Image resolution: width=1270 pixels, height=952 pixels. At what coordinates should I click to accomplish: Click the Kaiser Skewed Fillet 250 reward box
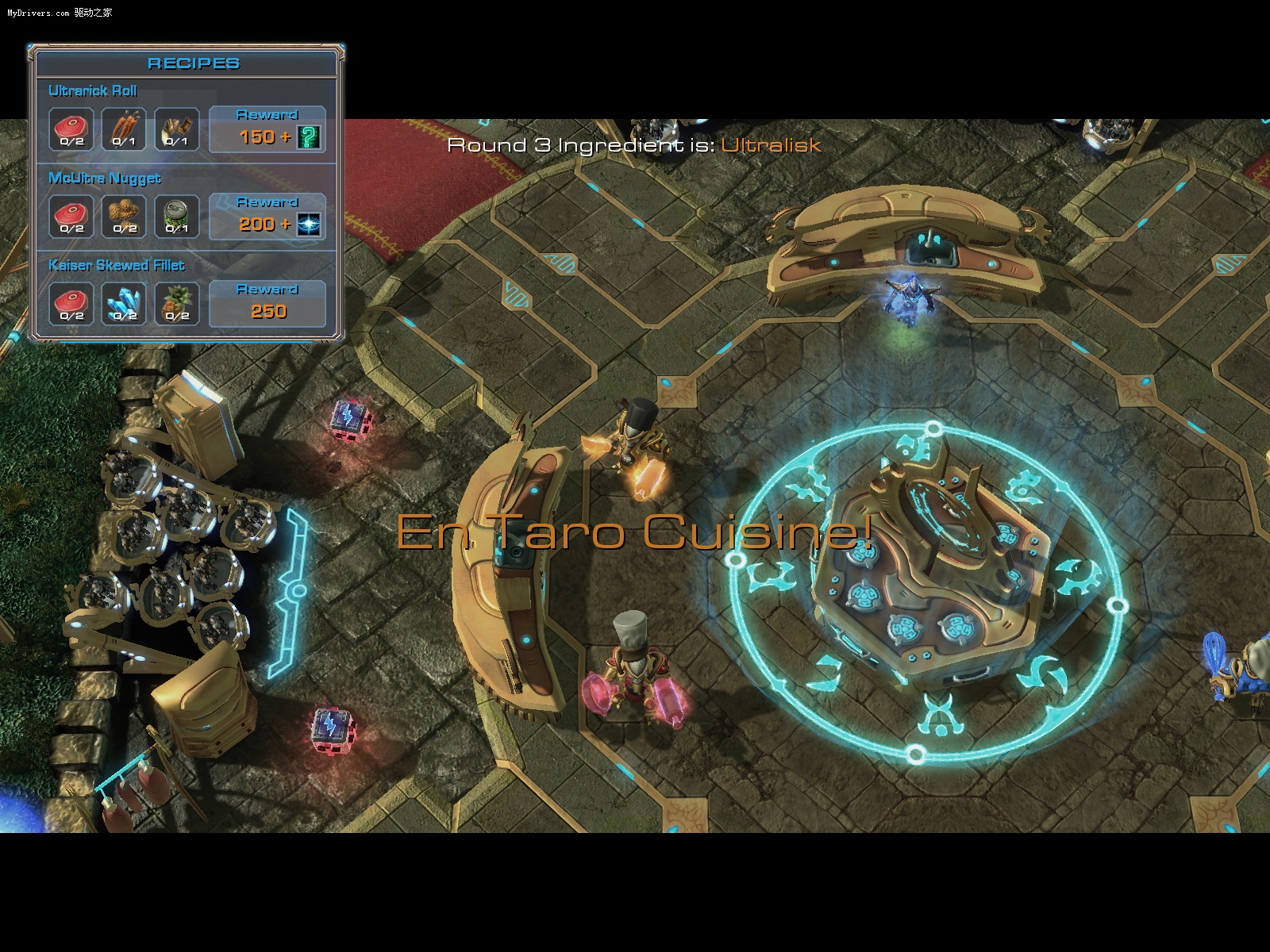267,303
